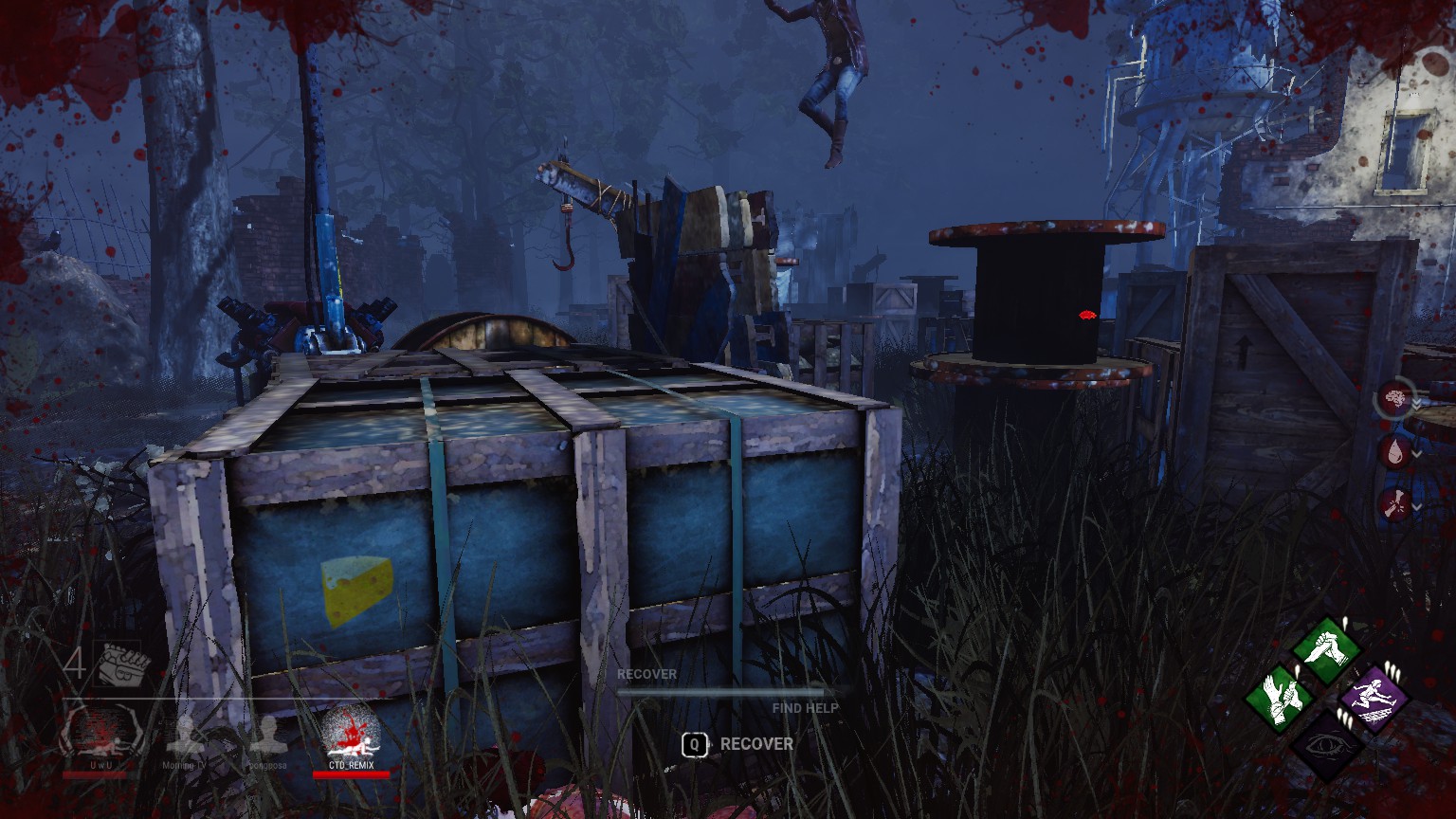Click the FIND HELP label
The width and height of the screenshot is (1456, 819).
tap(806, 707)
